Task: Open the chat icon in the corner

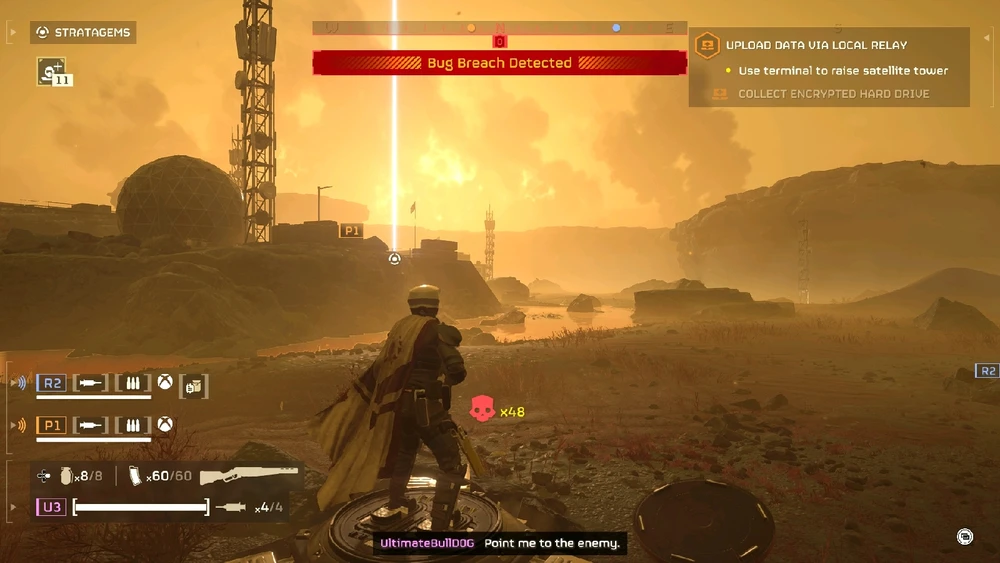Action: tap(965, 537)
